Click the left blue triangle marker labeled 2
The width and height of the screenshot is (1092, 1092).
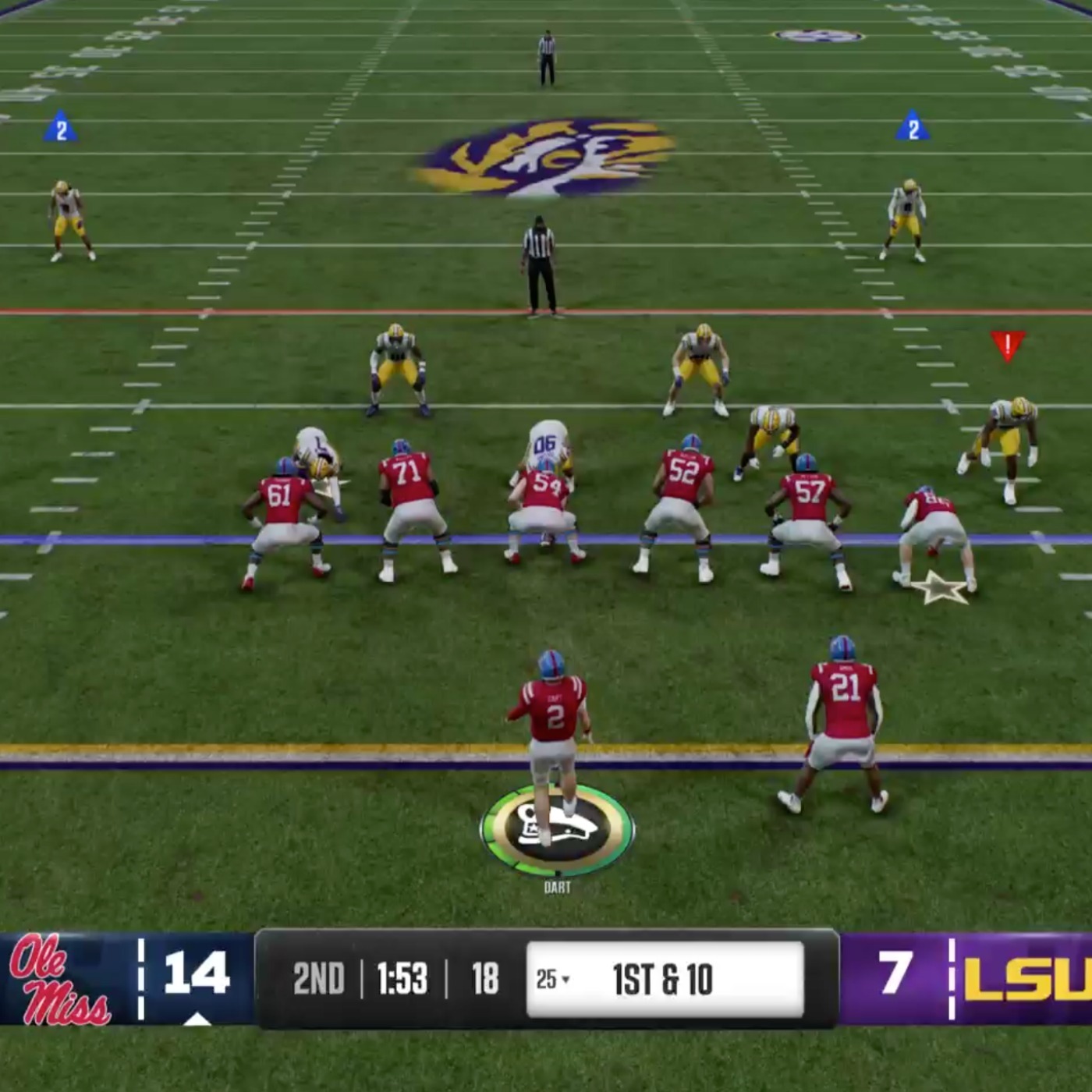[61, 128]
